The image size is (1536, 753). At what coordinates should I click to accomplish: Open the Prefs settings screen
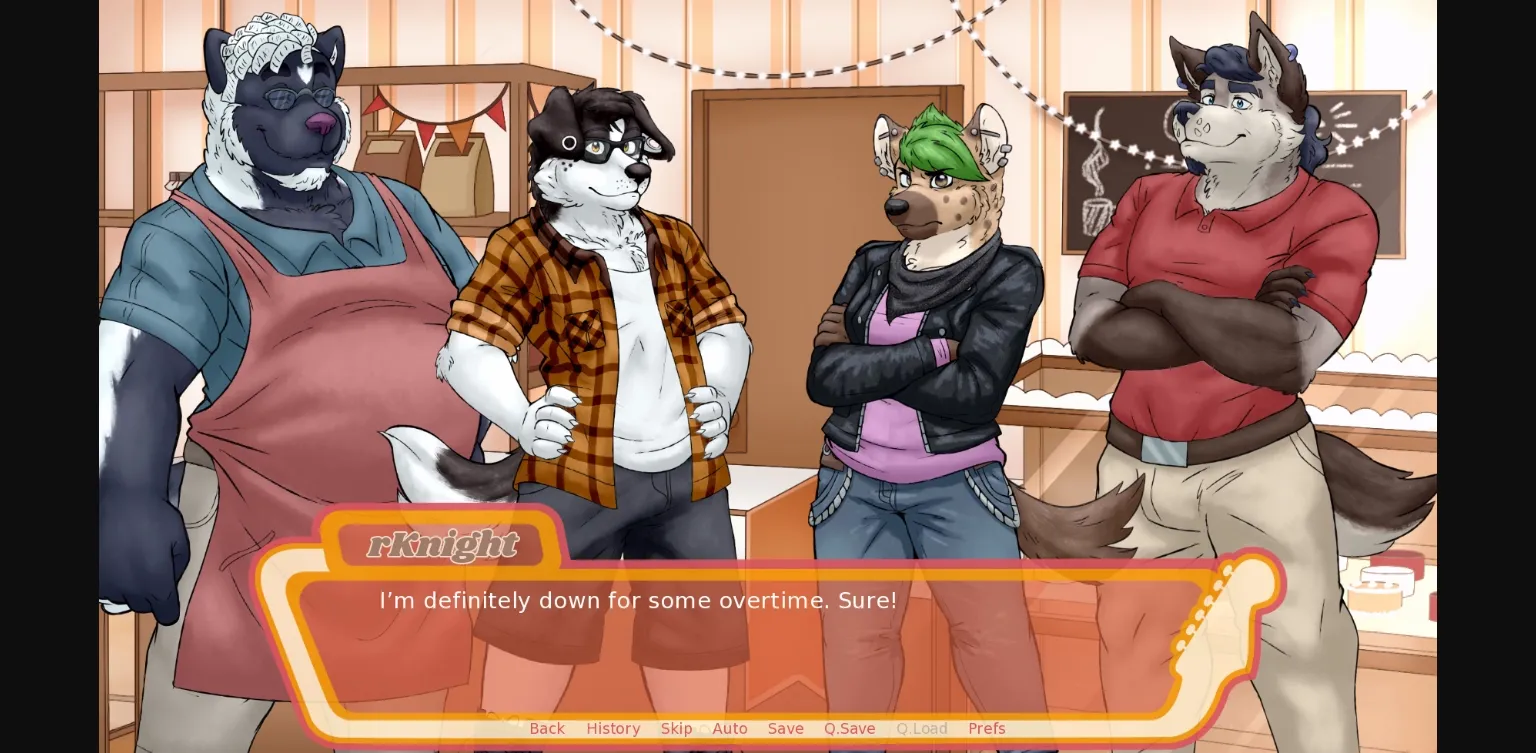986,728
